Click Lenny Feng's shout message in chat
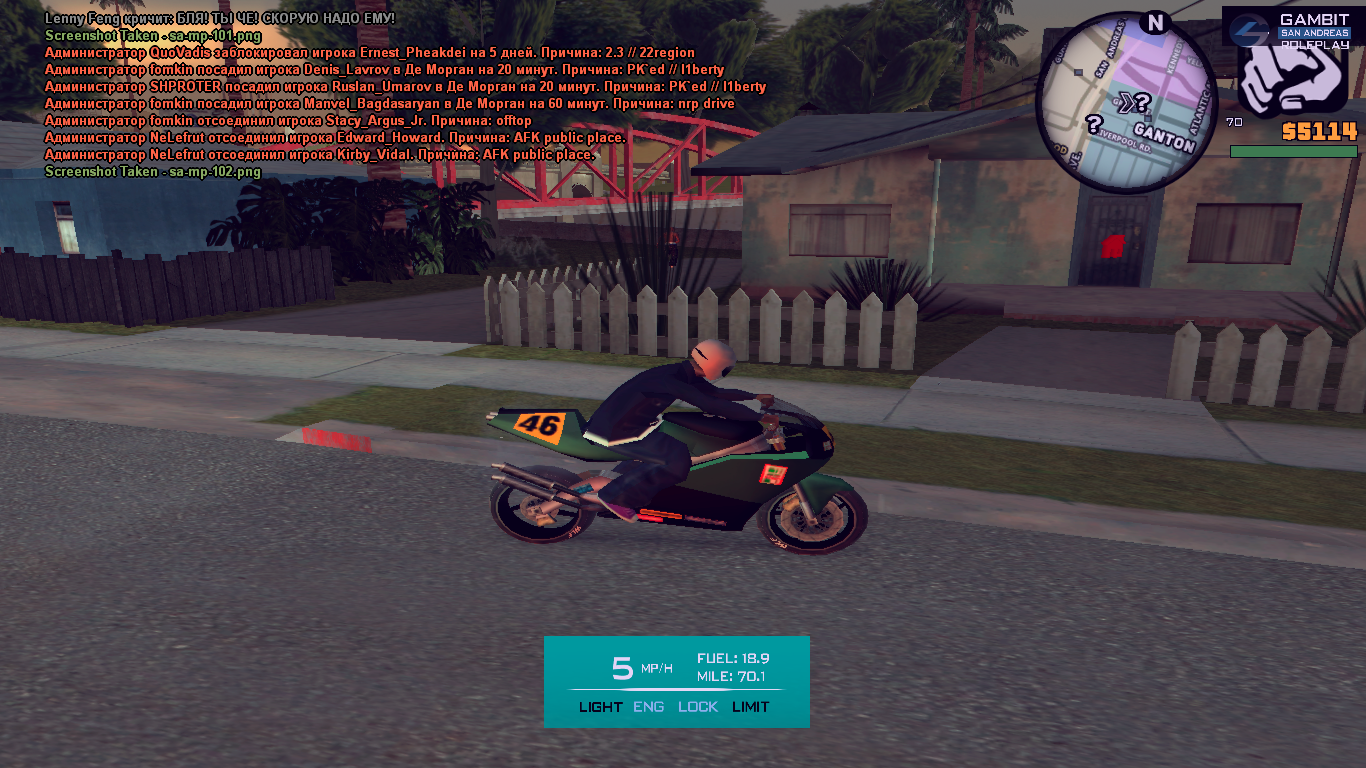The height and width of the screenshot is (768, 1366). [x=220, y=19]
